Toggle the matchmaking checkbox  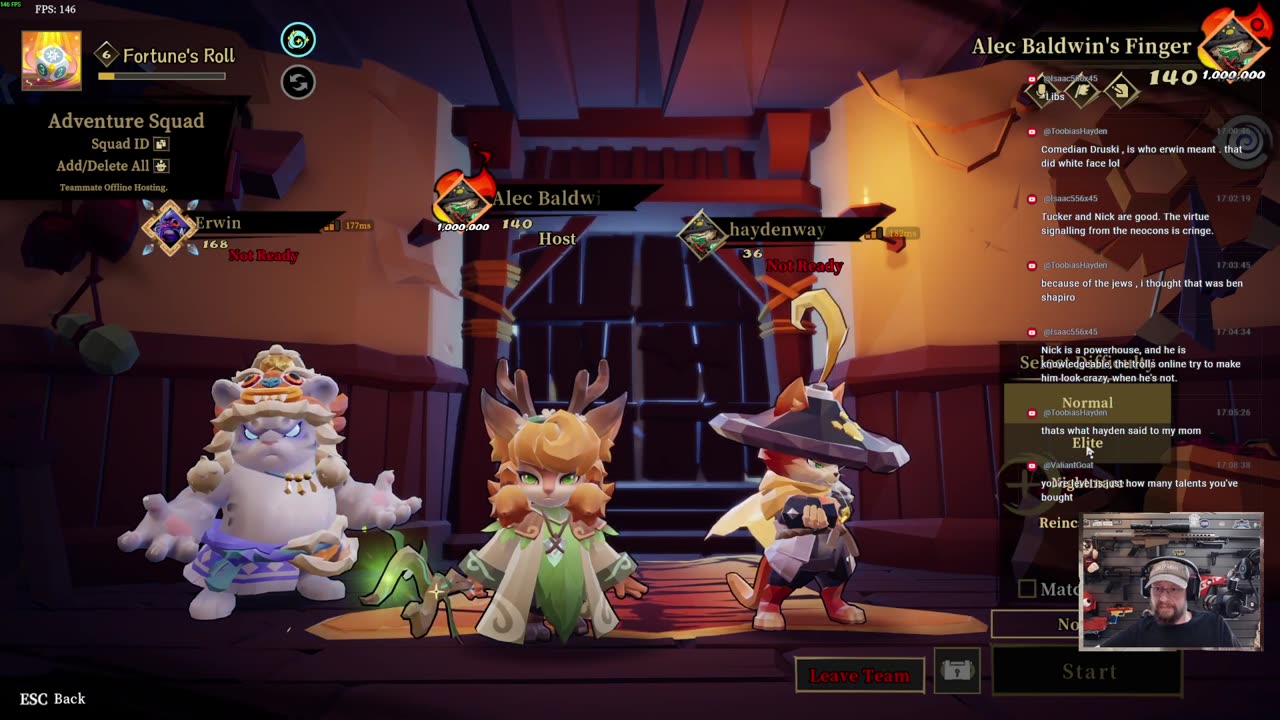[1027, 589]
